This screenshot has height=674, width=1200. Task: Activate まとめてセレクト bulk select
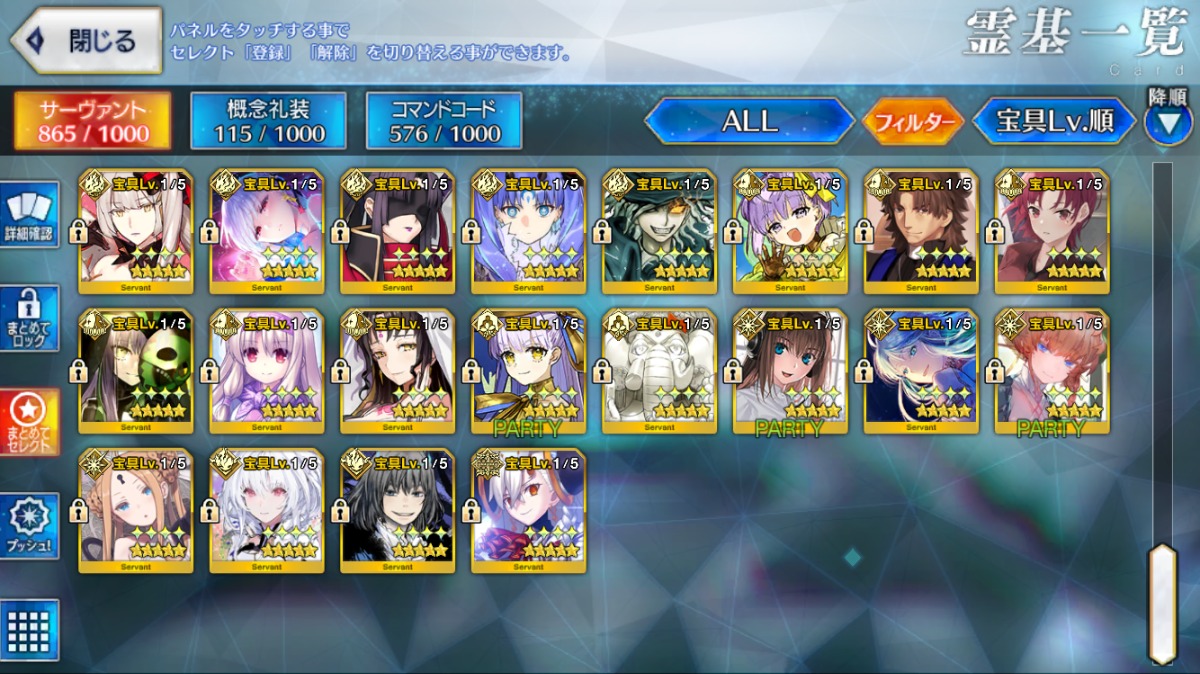pyautogui.click(x=29, y=421)
